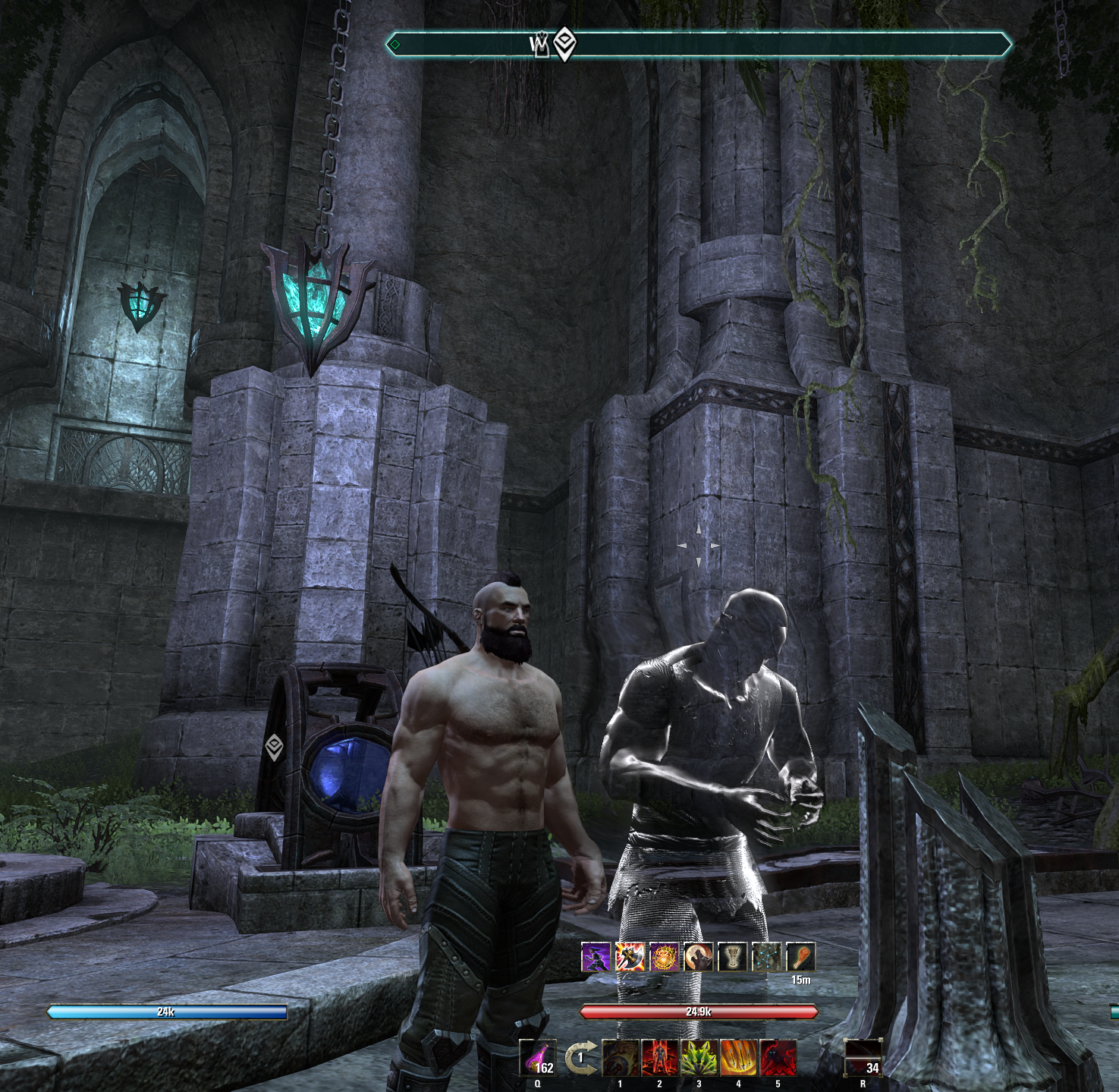Activate the first ability with the shielded fist
This screenshot has height=1092, width=1119.
click(621, 1058)
